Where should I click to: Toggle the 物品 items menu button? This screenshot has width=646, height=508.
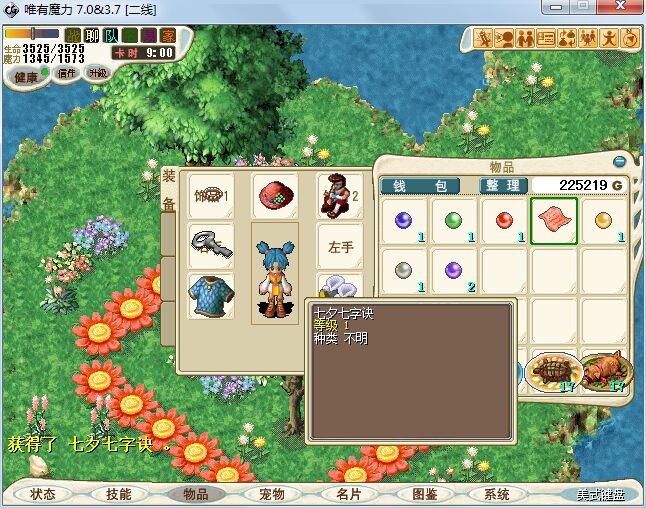(x=195, y=494)
